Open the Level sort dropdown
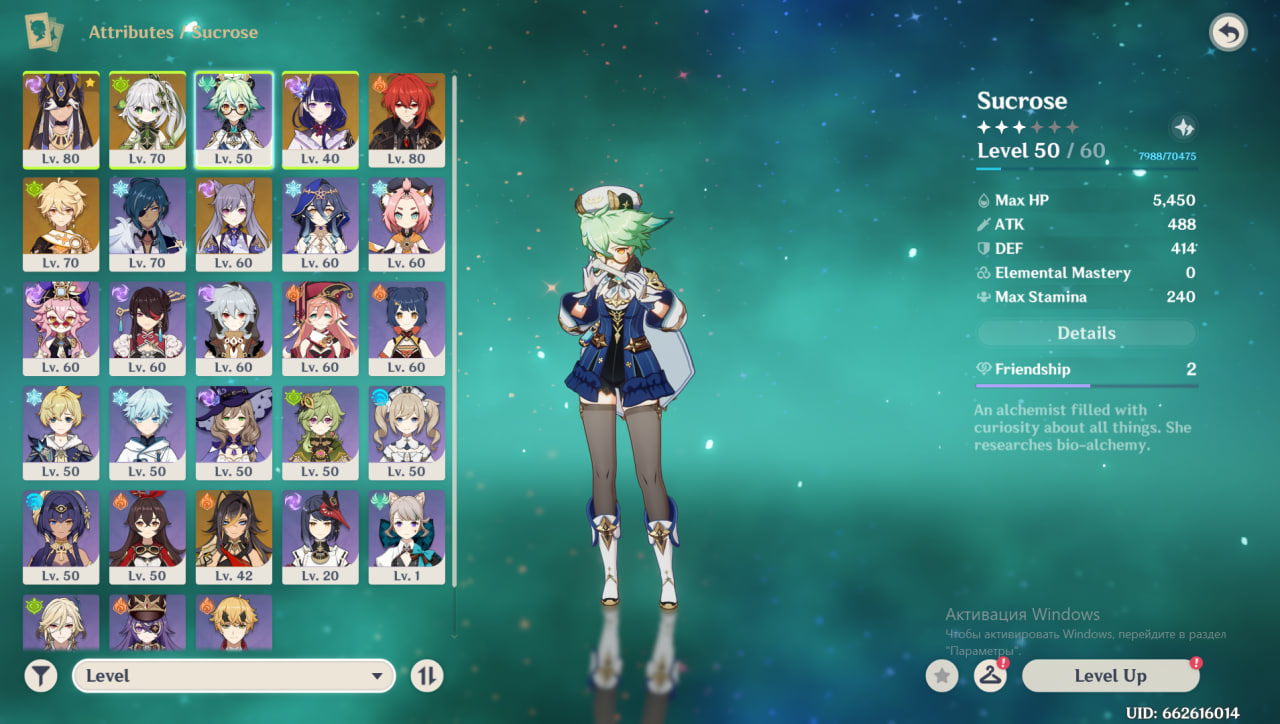1280x724 pixels. coord(231,676)
